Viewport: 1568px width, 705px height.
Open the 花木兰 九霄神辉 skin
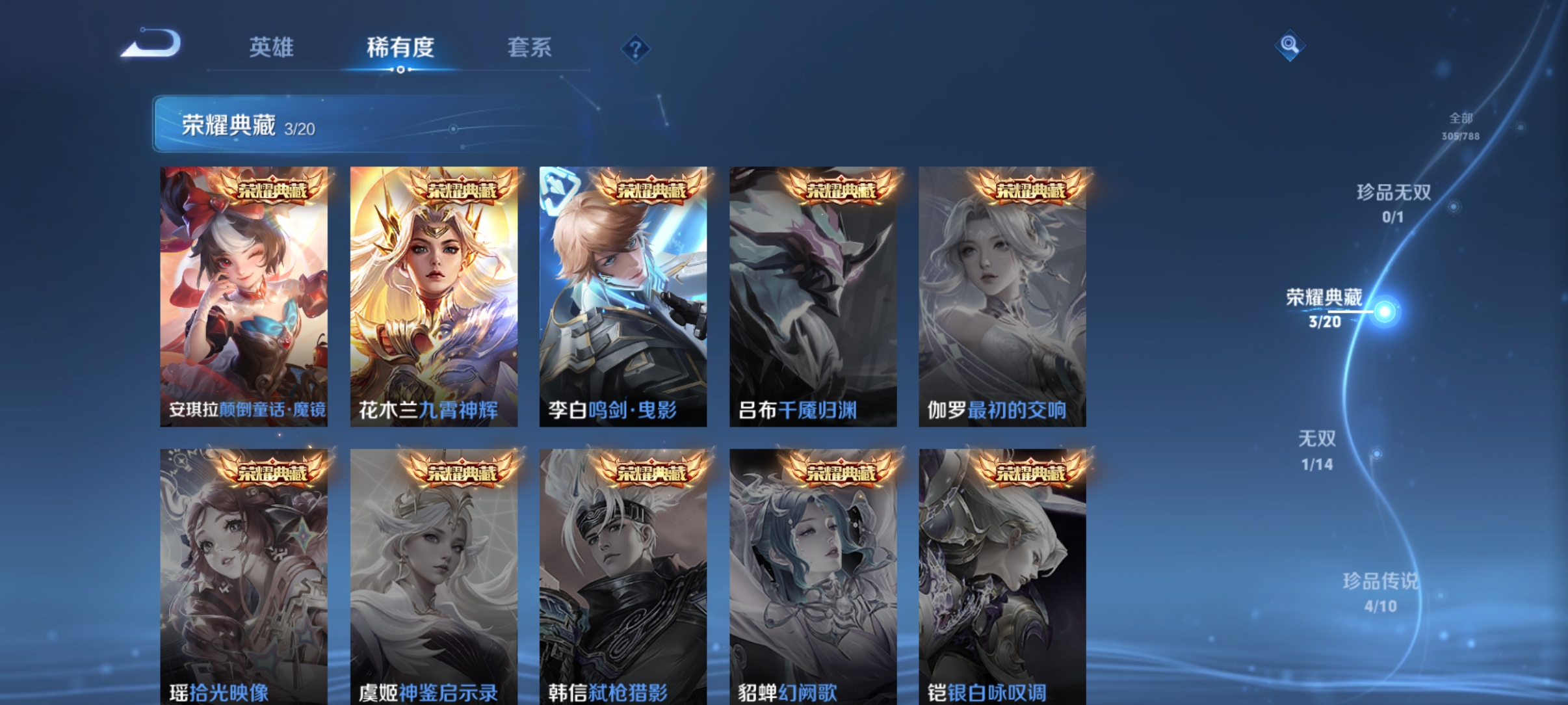434,293
